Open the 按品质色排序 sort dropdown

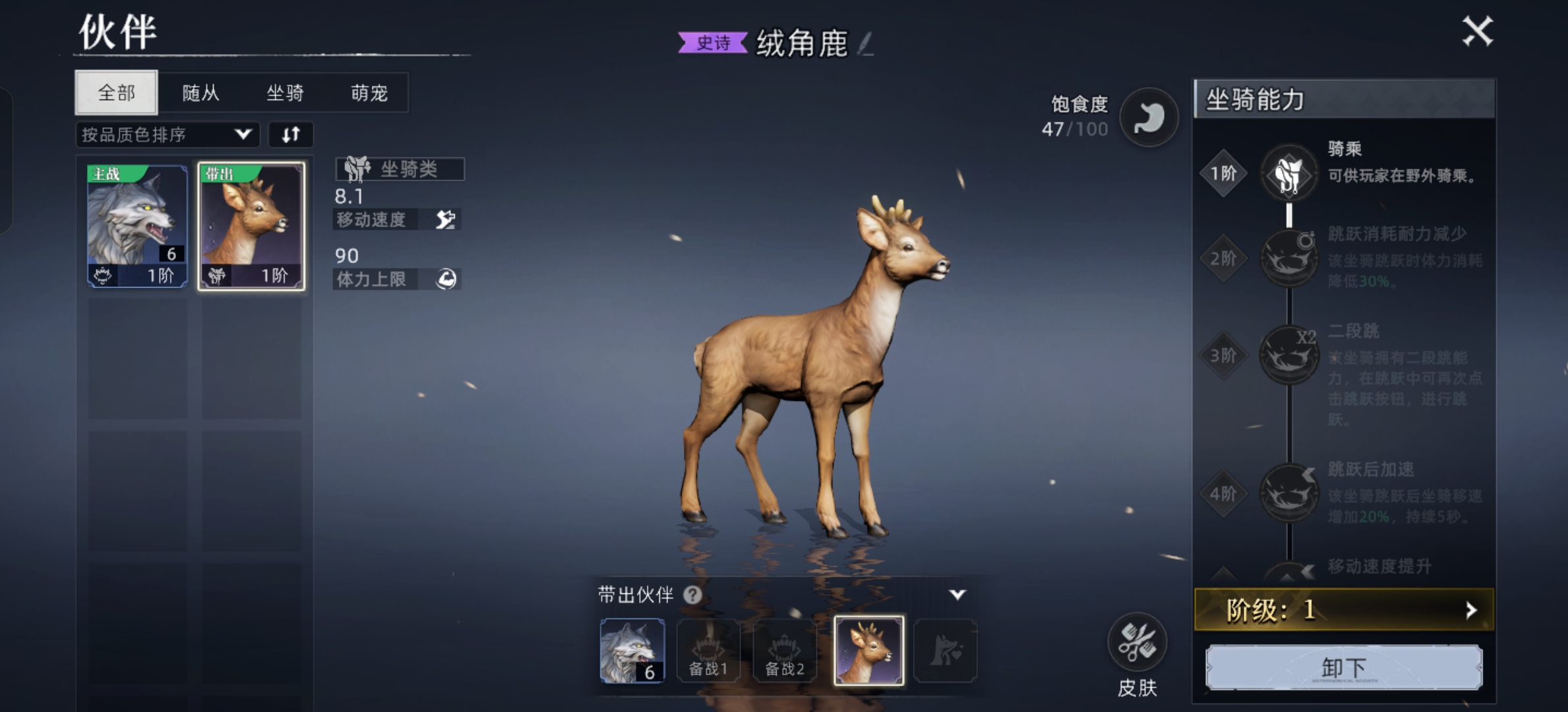click(167, 135)
